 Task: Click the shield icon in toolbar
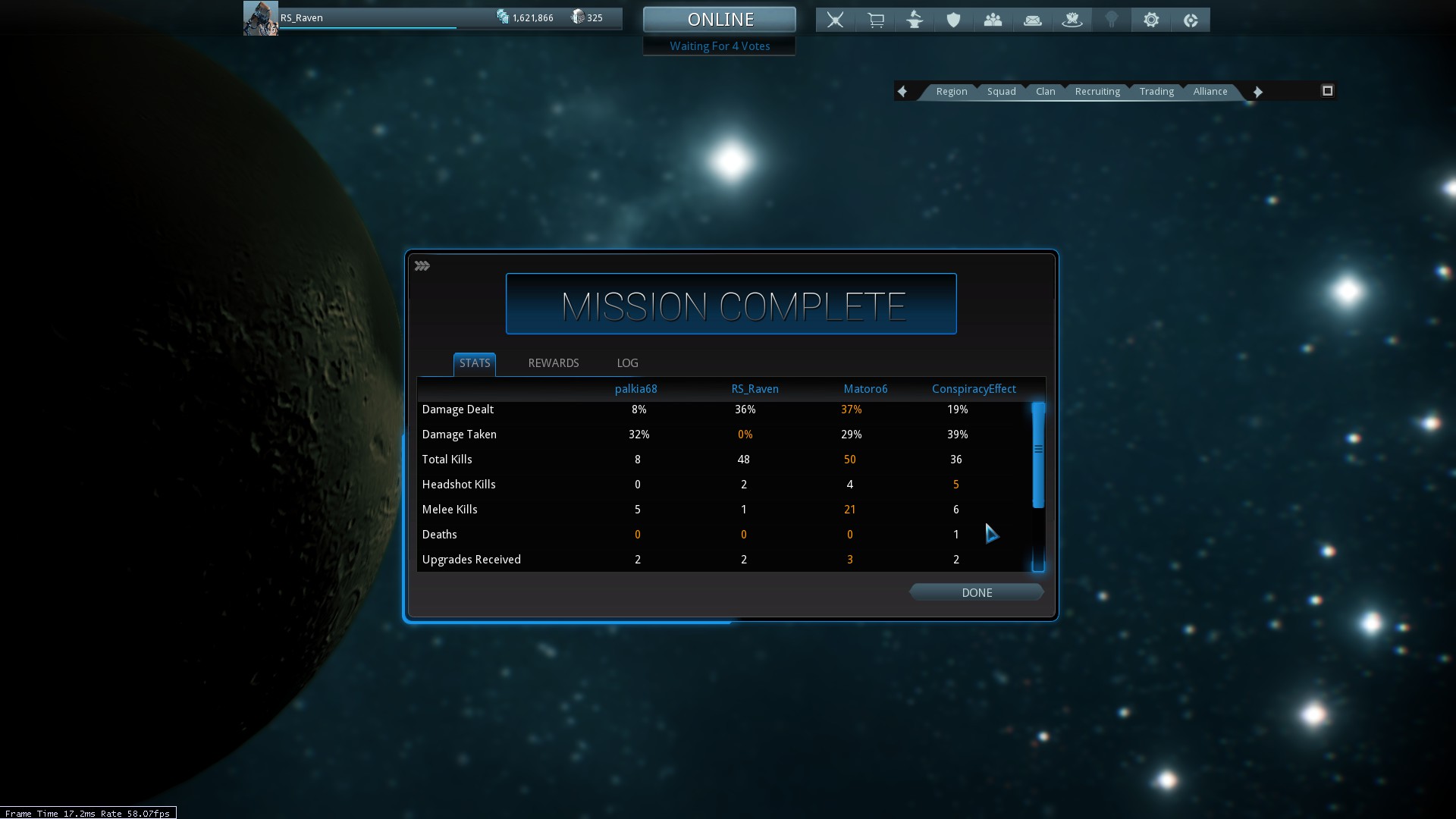click(954, 20)
